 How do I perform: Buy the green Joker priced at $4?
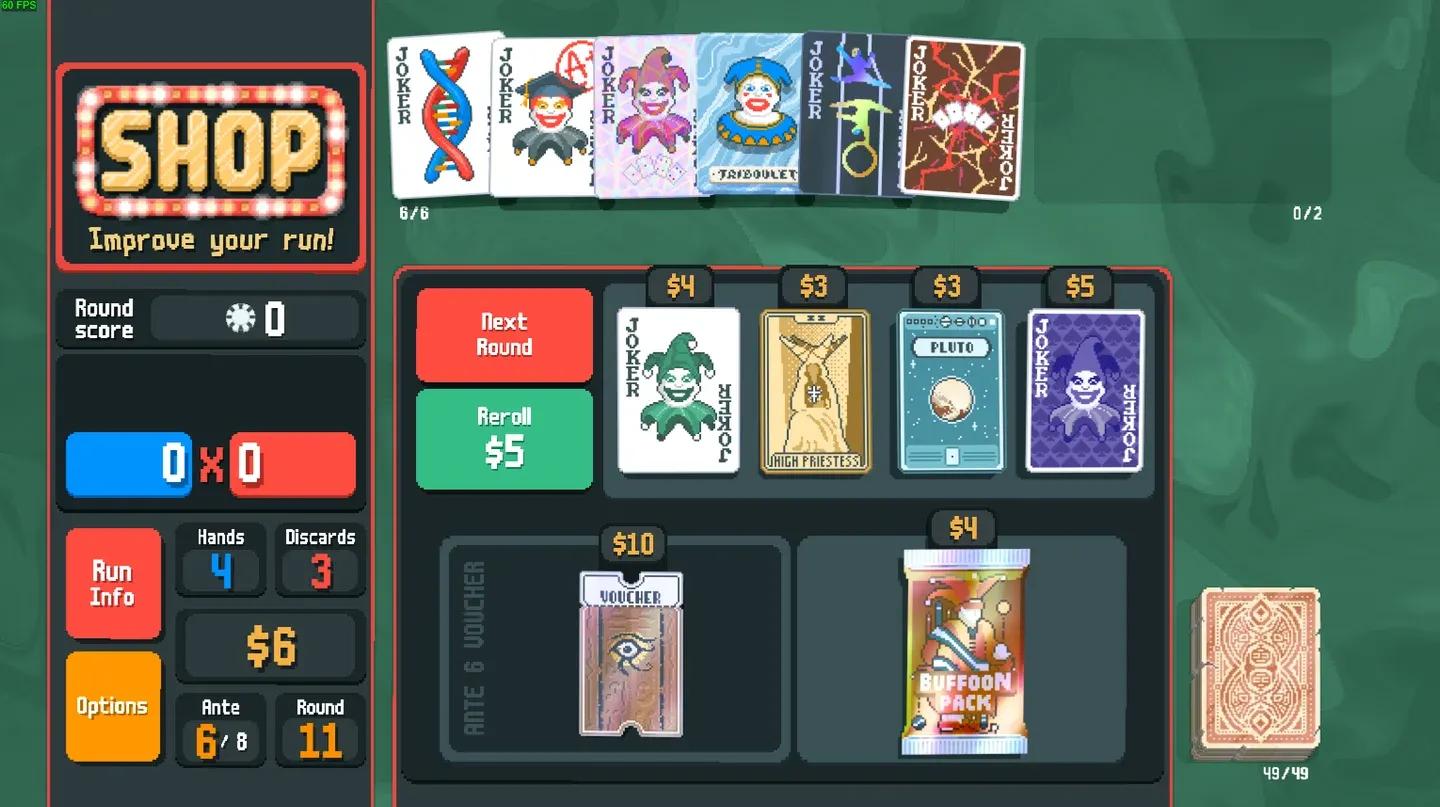coord(679,390)
